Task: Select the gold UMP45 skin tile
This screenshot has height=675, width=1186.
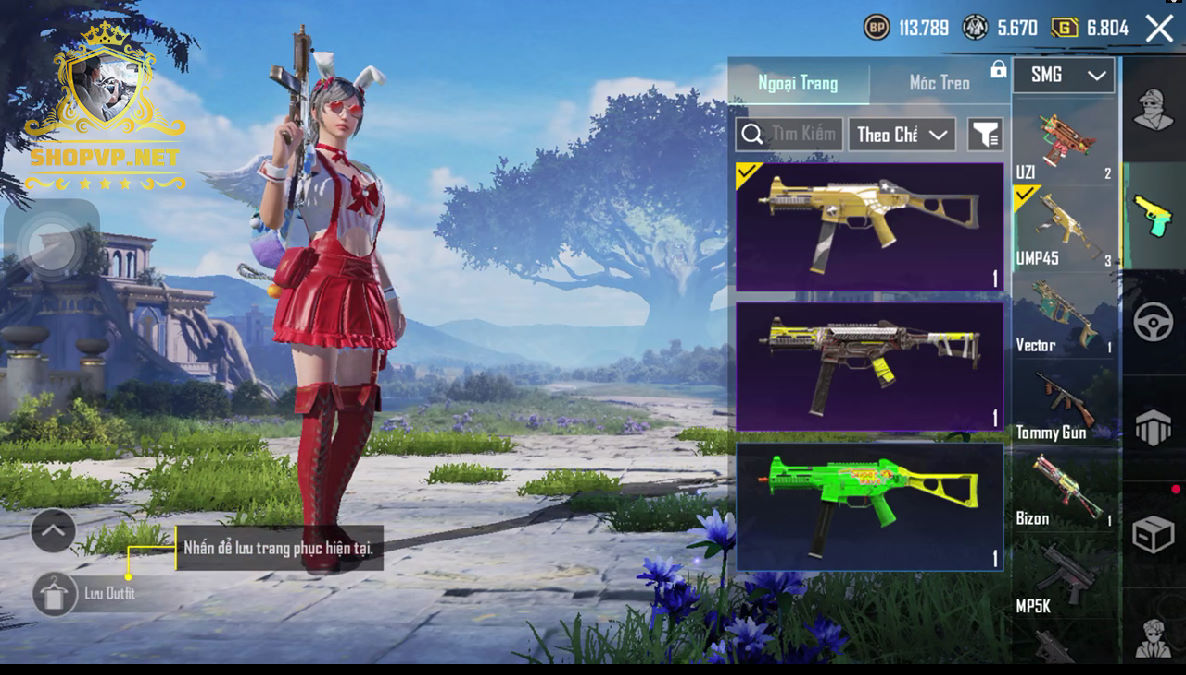Action: [x=869, y=227]
